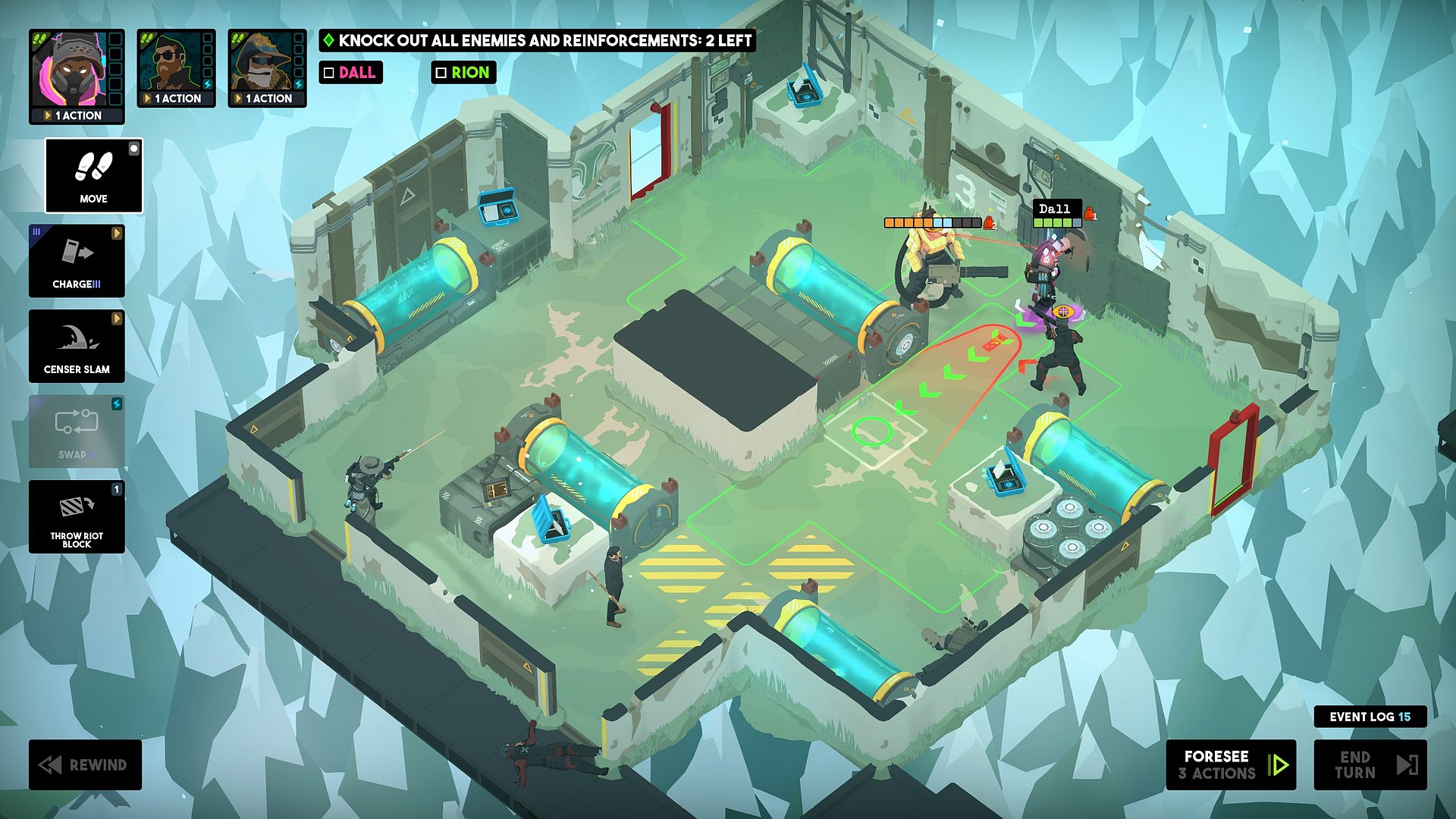The image size is (1456, 819).
Task: Open the Event Log
Action: tap(1370, 717)
